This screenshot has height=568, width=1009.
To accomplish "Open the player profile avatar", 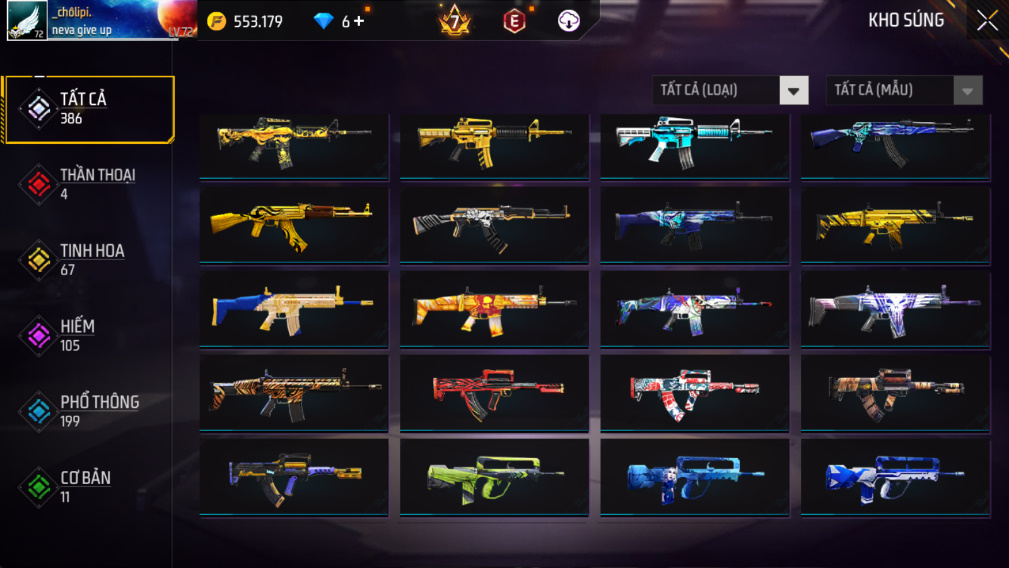I will click(x=27, y=20).
